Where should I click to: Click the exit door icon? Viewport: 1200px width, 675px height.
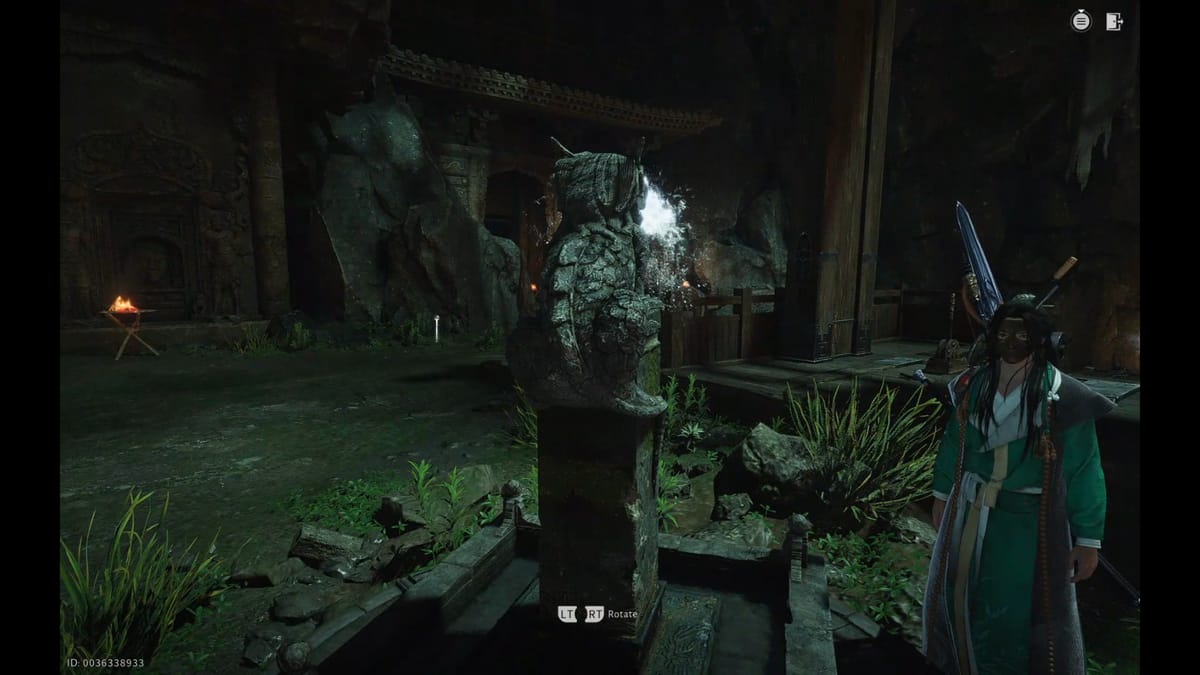(1114, 21)
